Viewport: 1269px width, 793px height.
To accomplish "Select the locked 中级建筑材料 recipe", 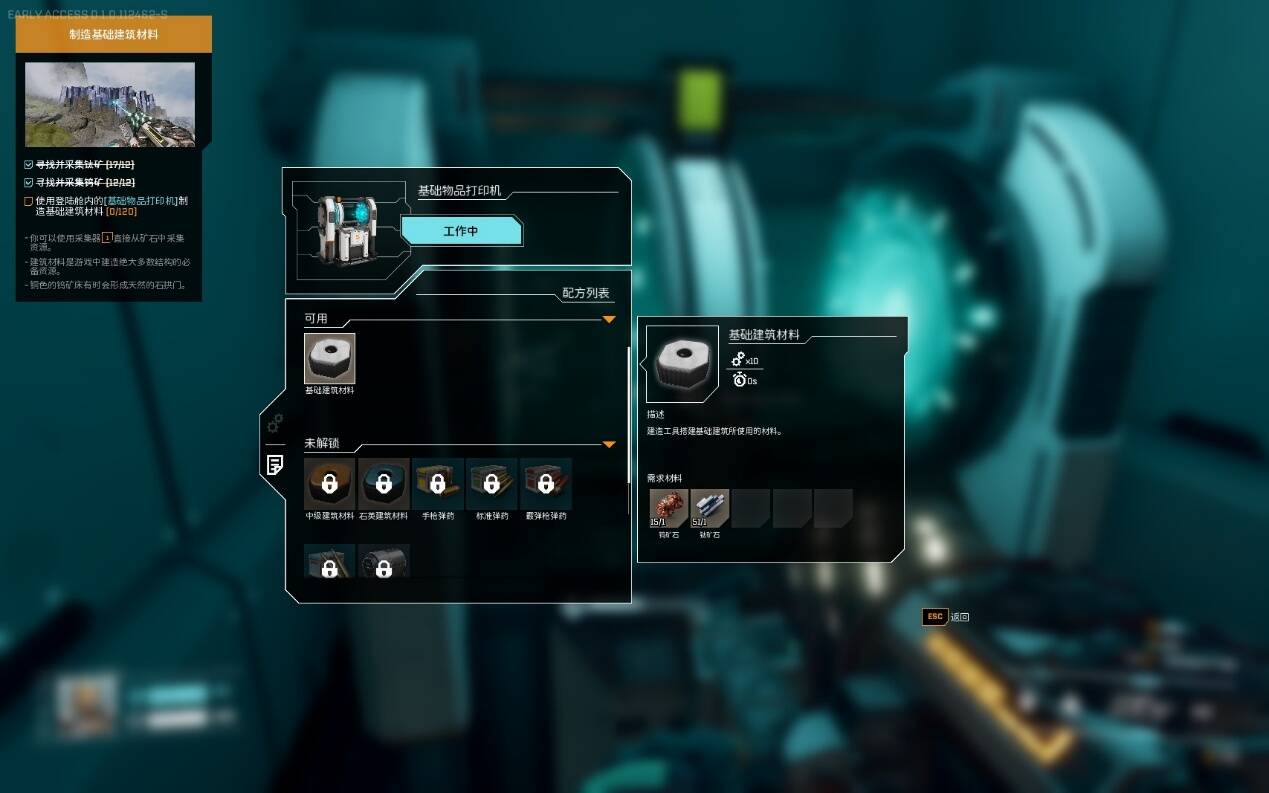I will [329, 484].
